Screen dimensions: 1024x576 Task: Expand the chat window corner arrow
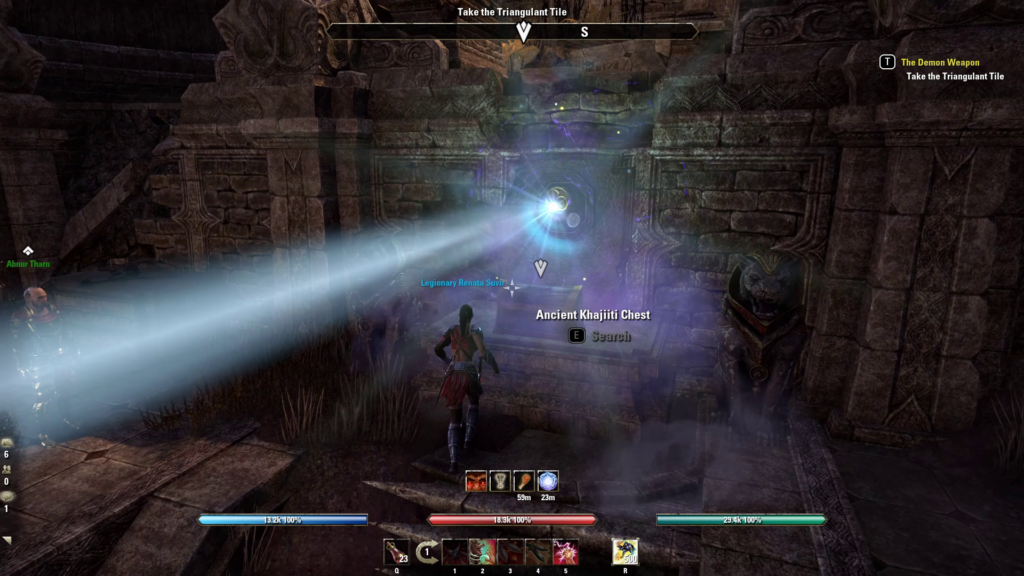coord(8,540)
